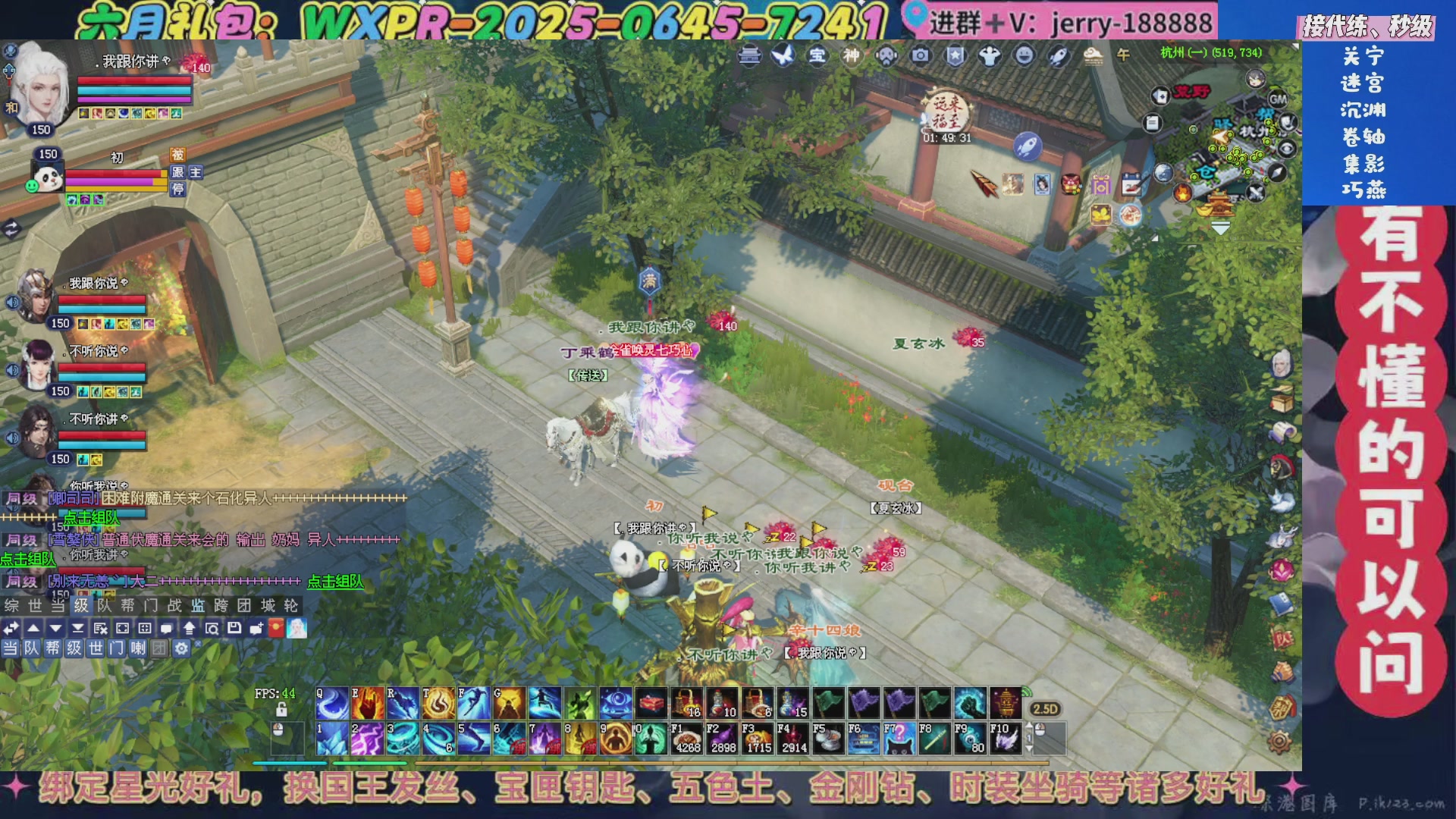Switch to the 世 world chat tab
Screen dimensions: 1456x819
click(x=96, y=650)
